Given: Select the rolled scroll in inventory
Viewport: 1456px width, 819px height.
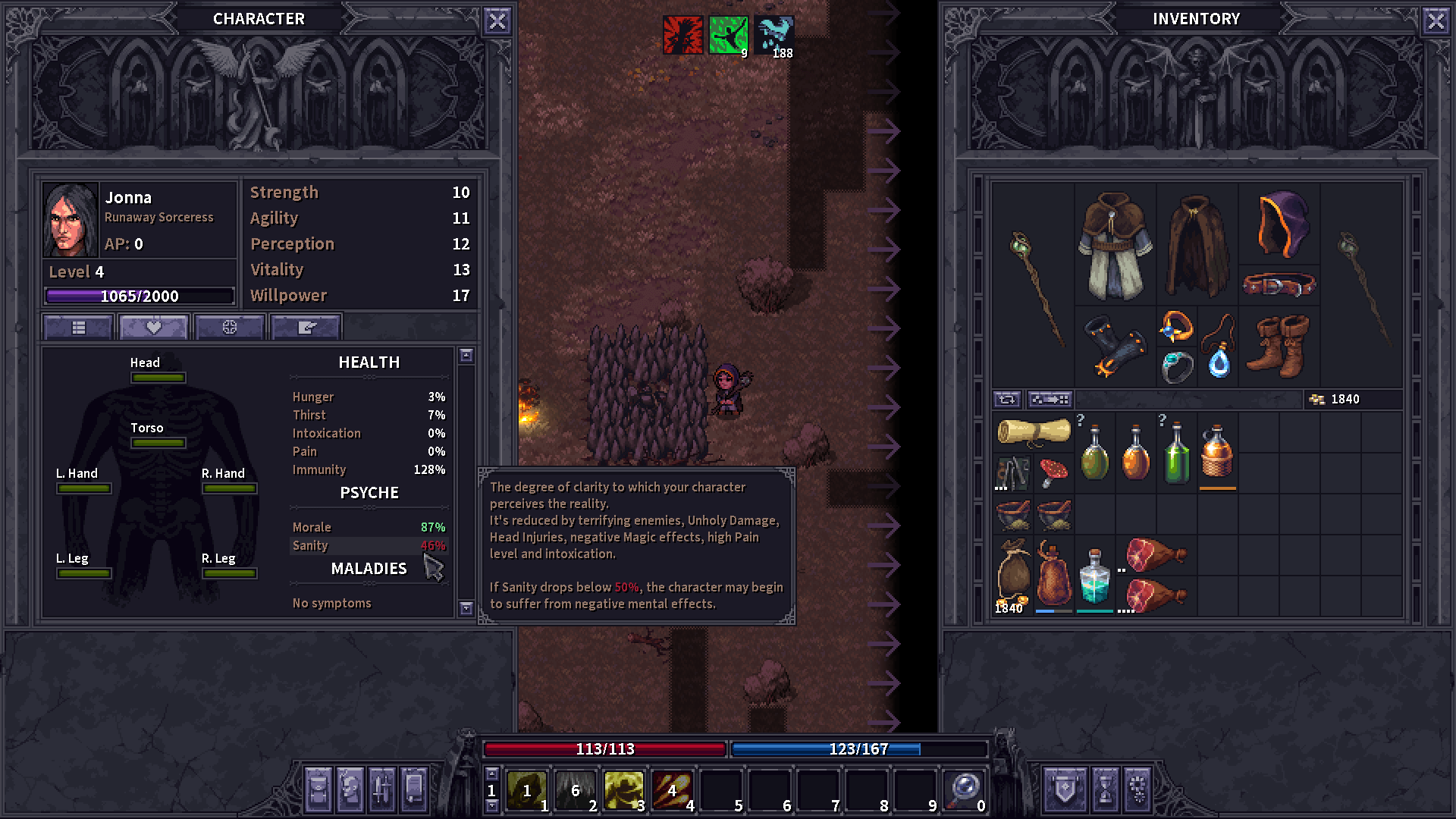Looking at the screenshot, I should coord(1033,431).
